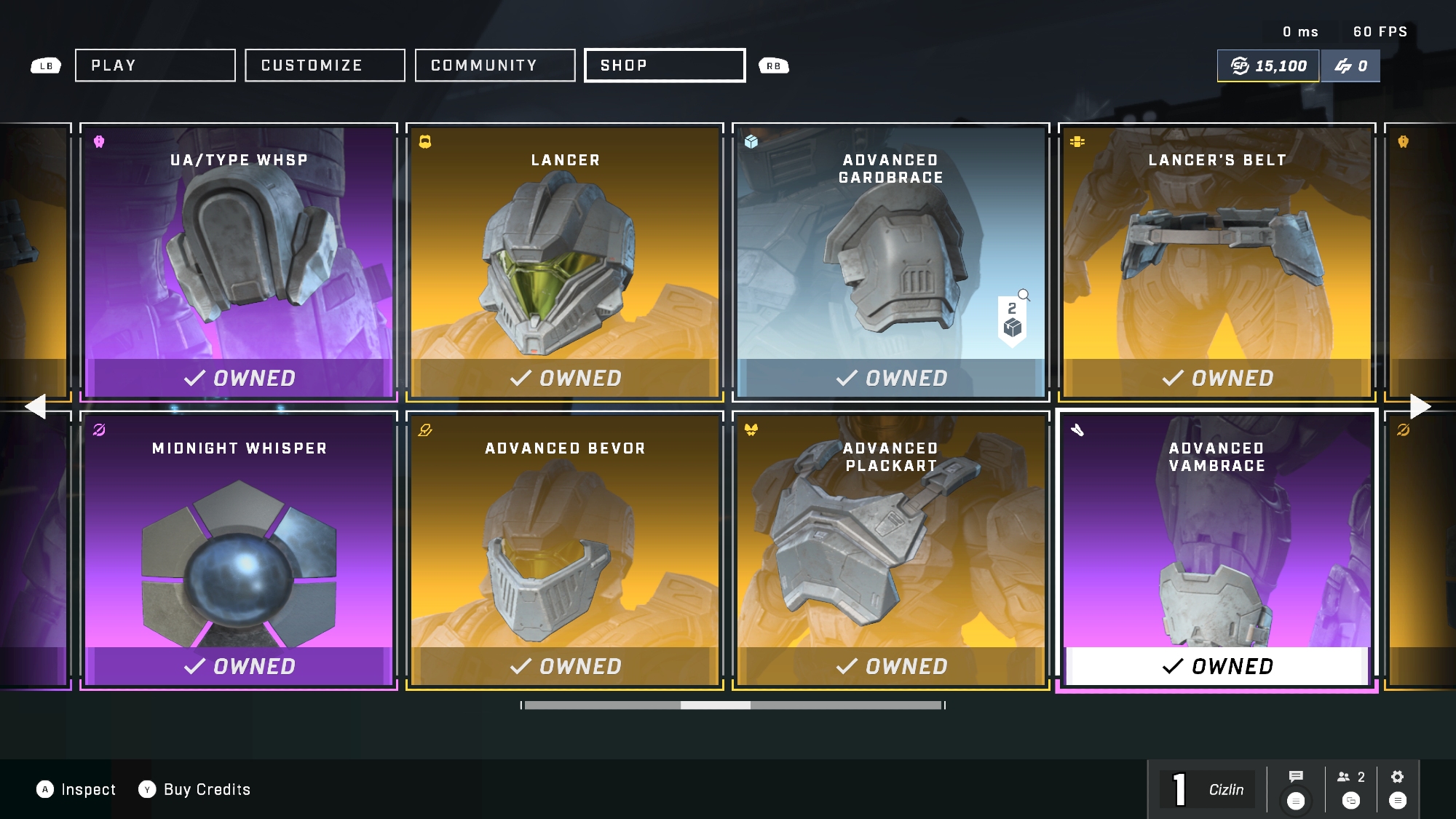Switch to the Play tab
The height and width of the screenshot is (819, 1456).
155,66
